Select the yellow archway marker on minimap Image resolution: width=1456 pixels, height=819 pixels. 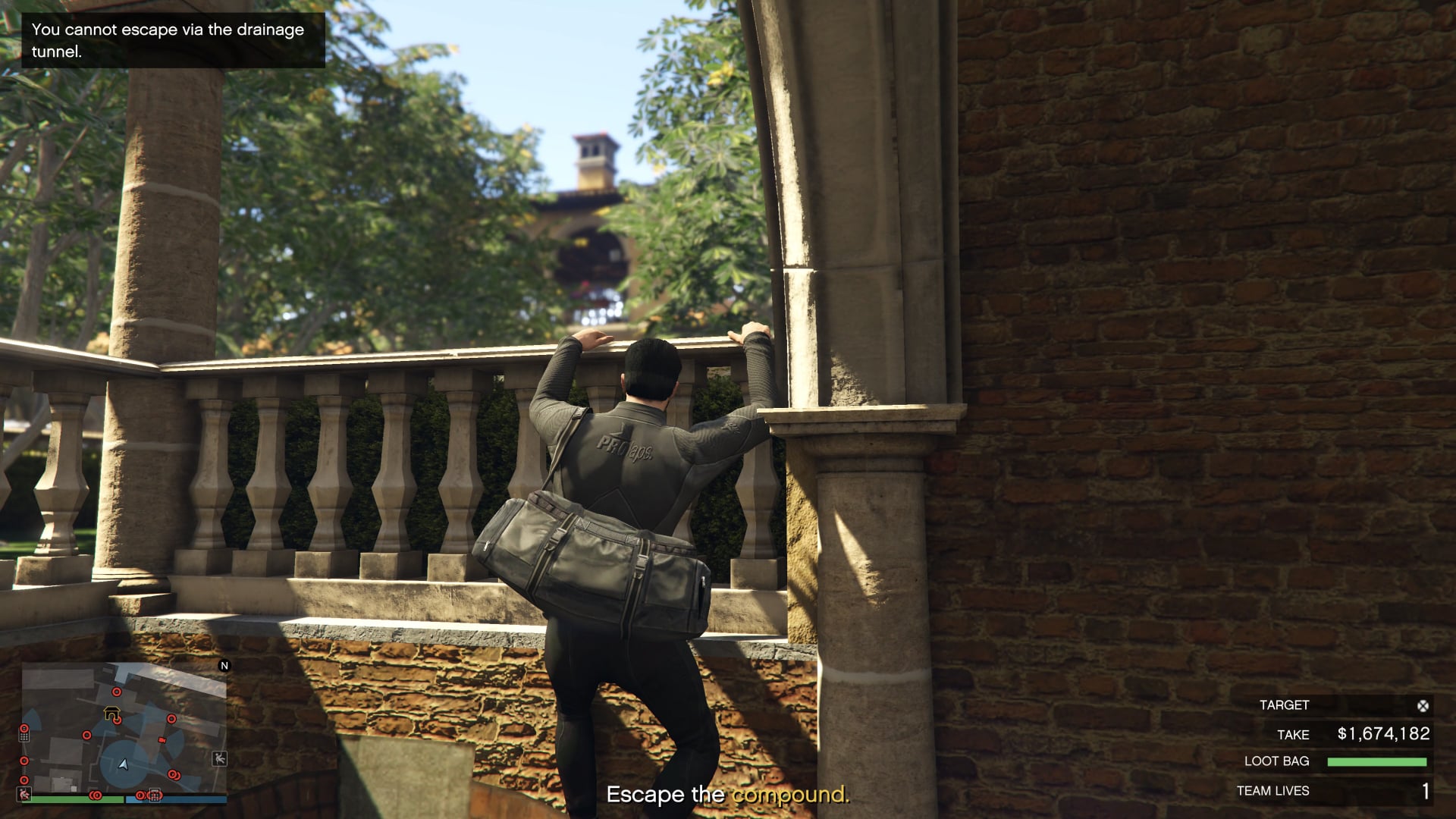coord(111,713)
